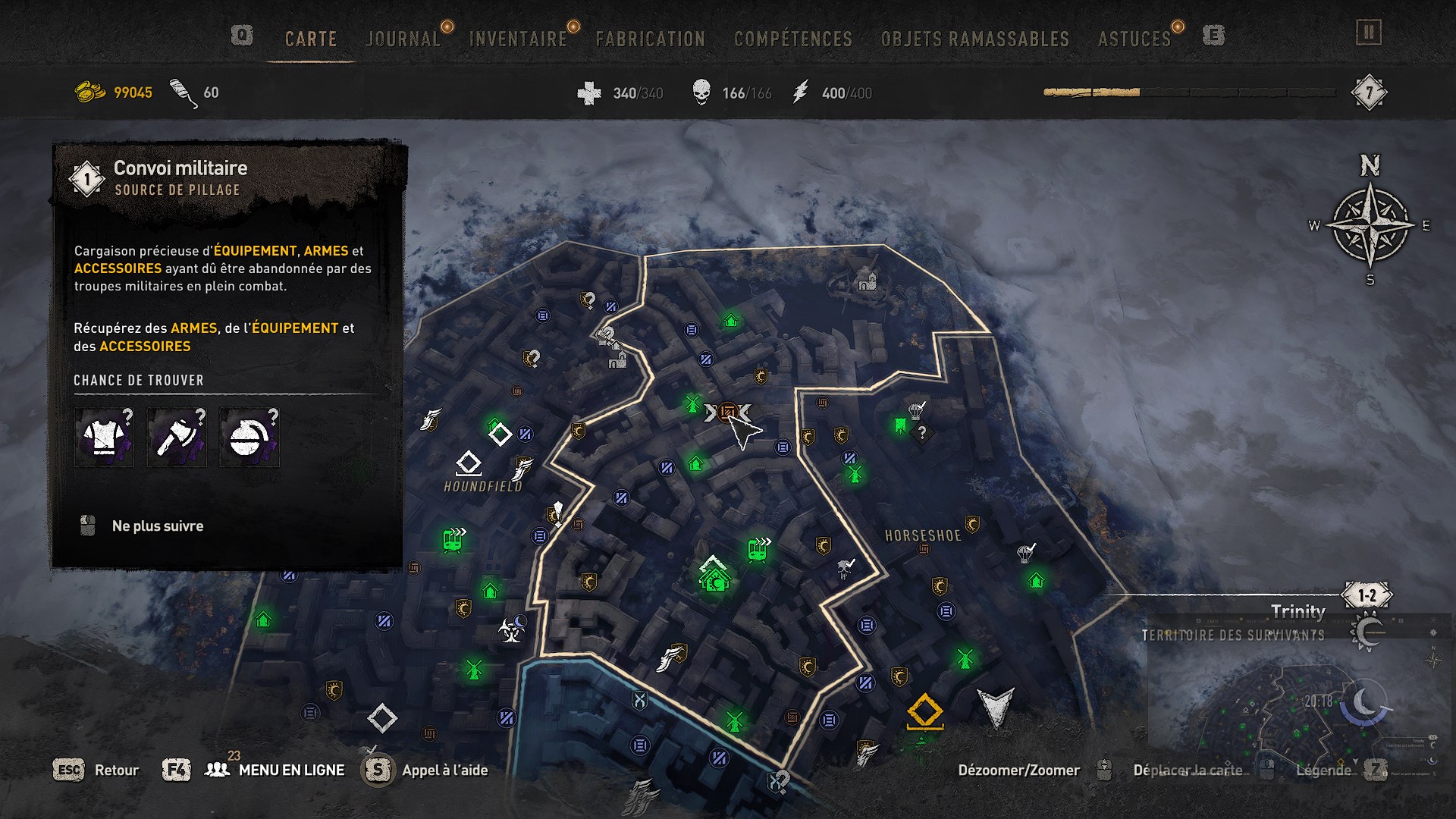
Task: Select the accessory loot icon
Action: point(249,438)
